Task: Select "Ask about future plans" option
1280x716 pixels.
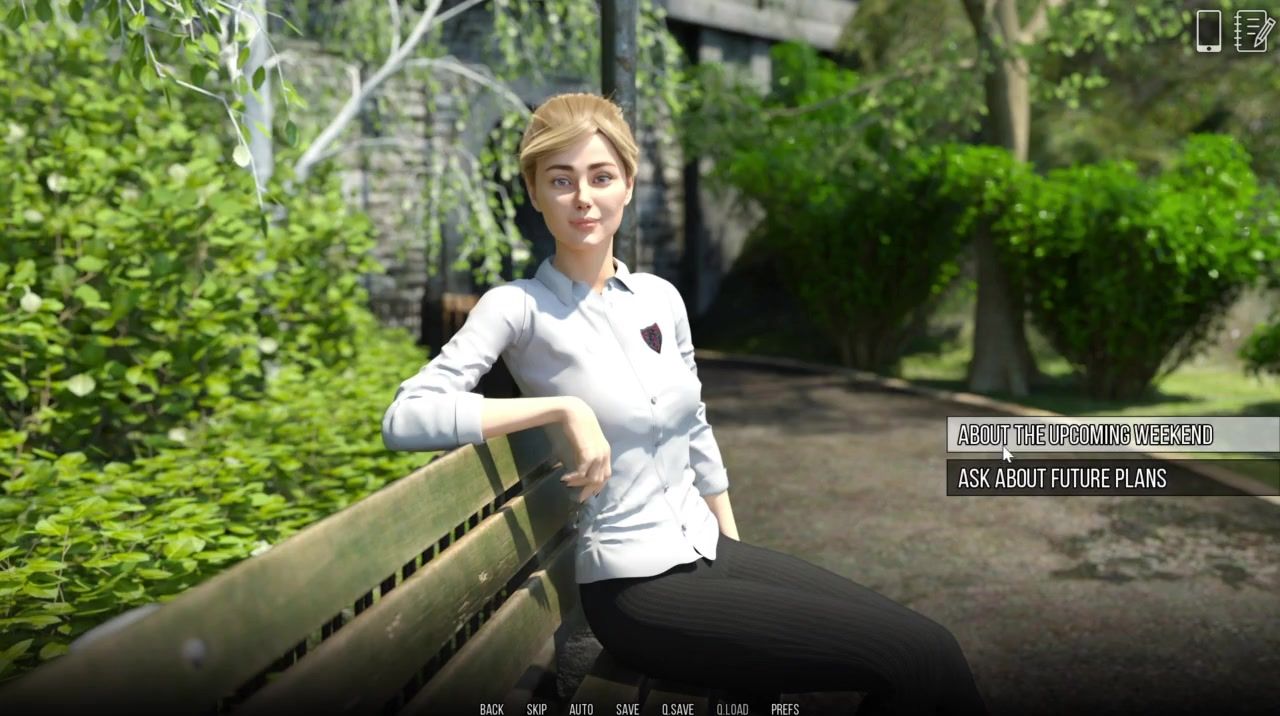Action: (1062, 478)
